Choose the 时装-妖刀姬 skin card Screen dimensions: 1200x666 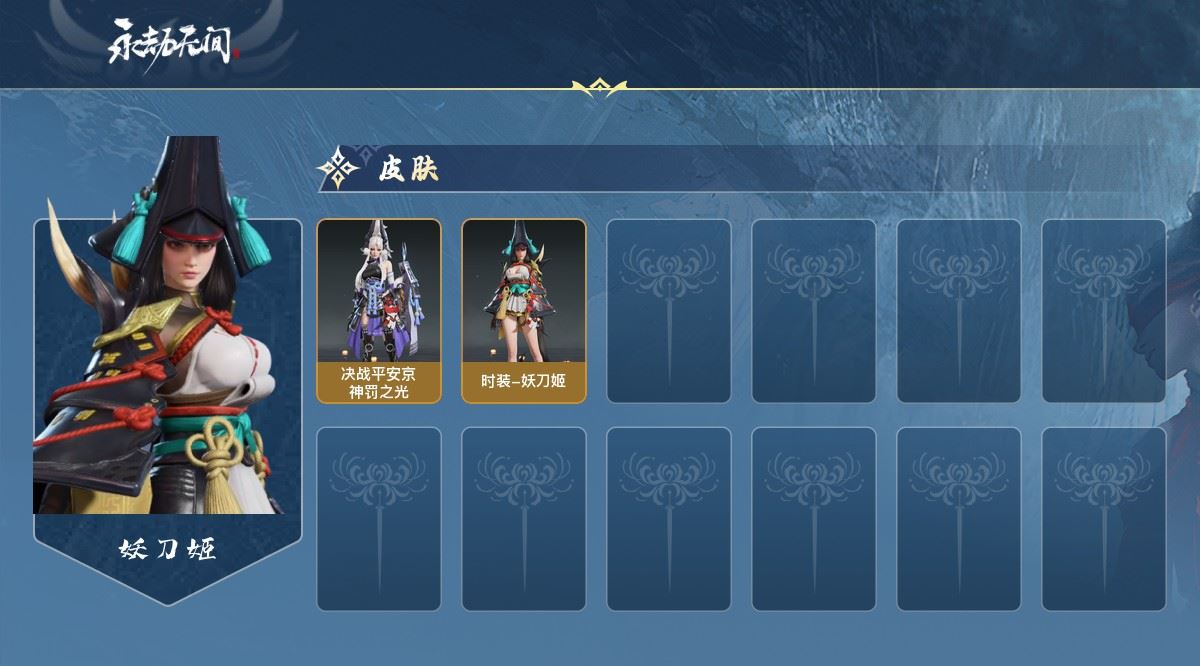point(524,310)
